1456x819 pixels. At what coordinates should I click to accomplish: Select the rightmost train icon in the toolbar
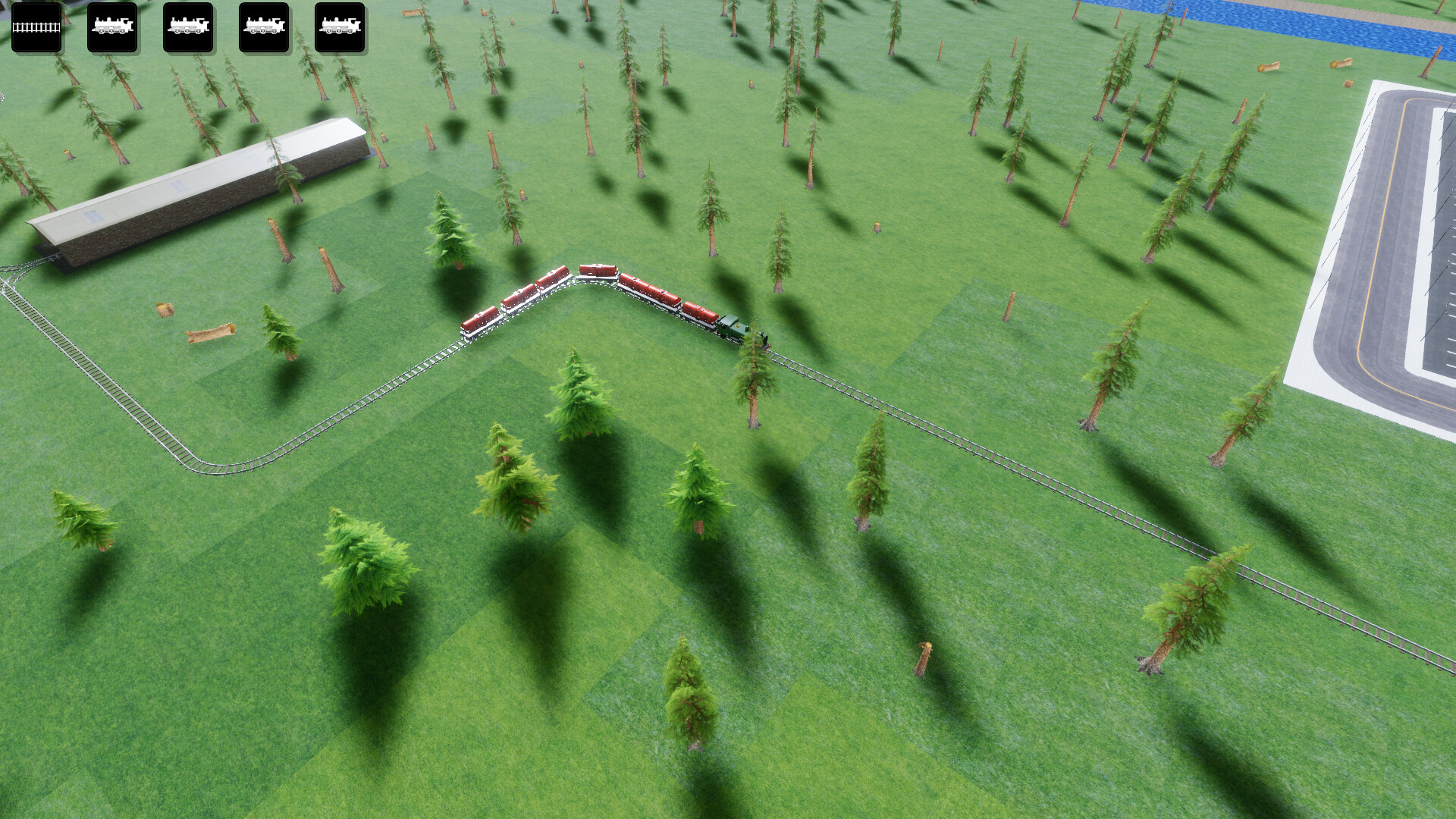(x=339, y=28)
